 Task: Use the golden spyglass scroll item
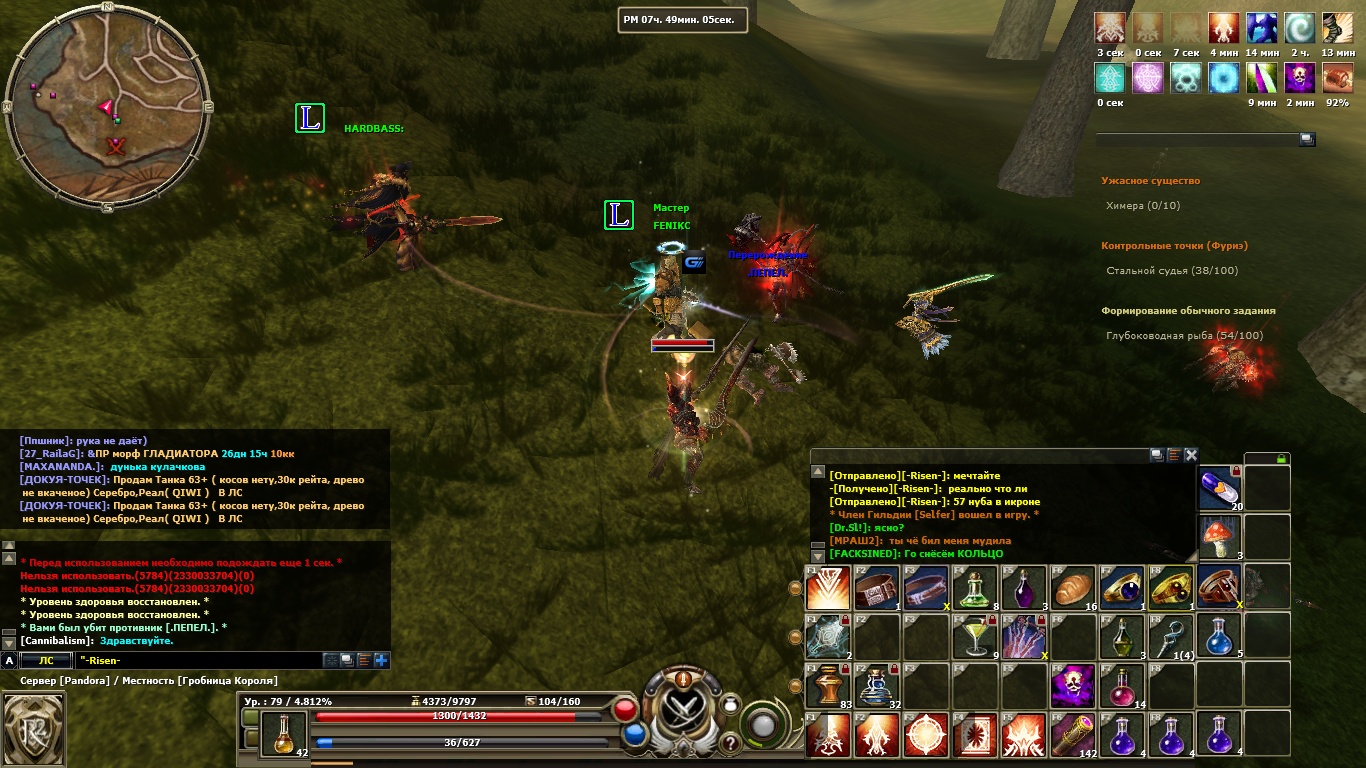pyautogui.click(x=1074, y=733)
